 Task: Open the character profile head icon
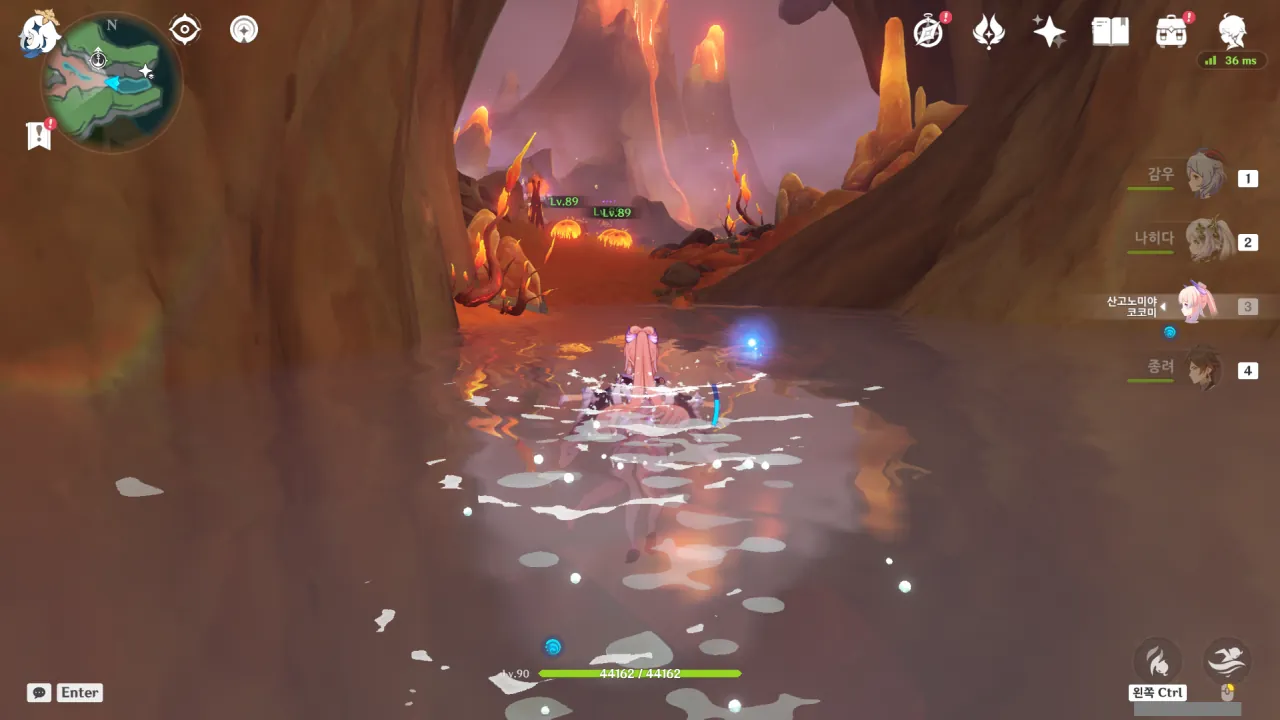[x=1232, y=32]
